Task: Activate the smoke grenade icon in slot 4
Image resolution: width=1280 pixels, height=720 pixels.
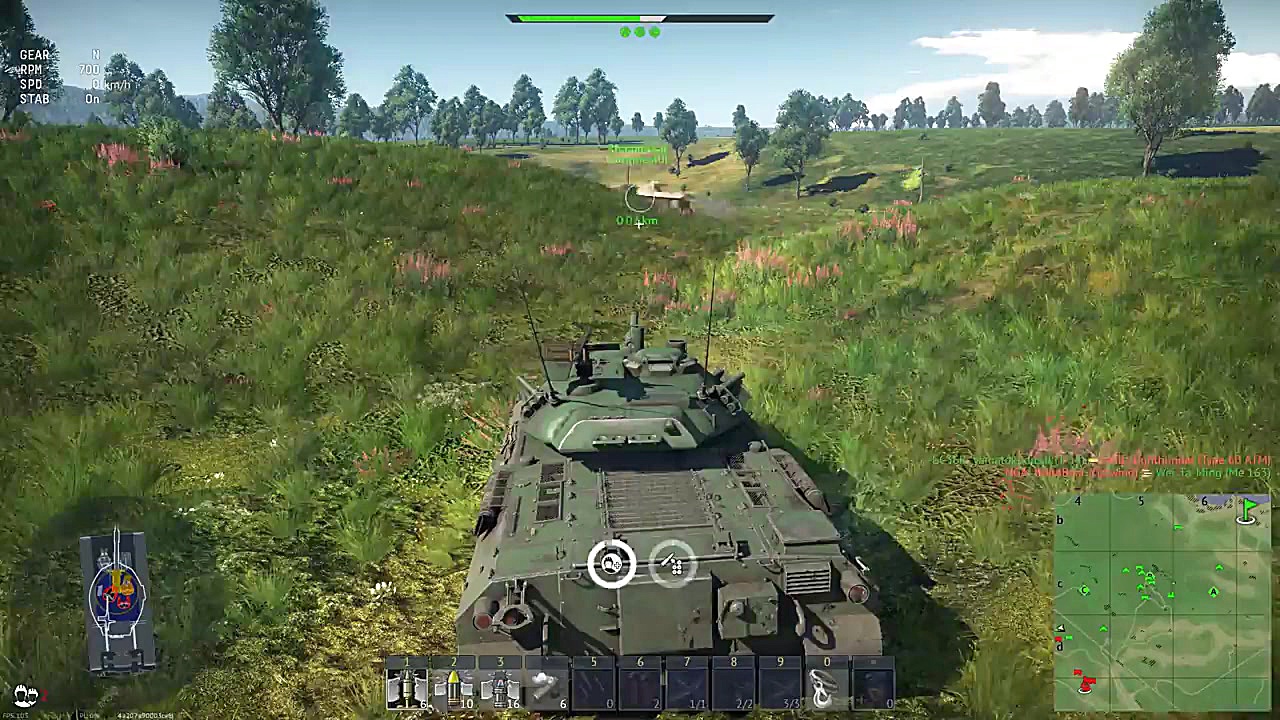Action: (x=545, y=685)
